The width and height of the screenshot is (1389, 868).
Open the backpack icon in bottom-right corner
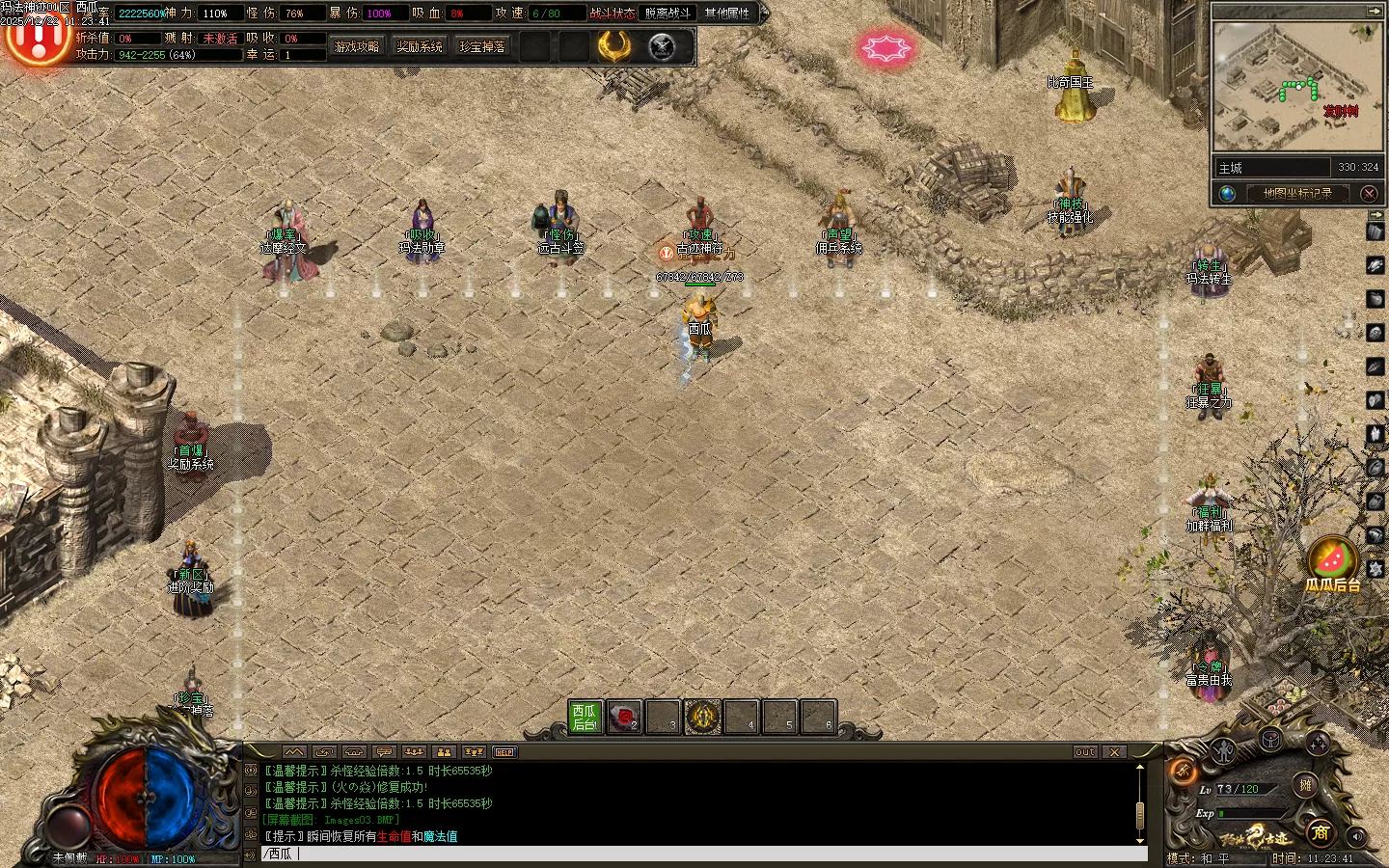click(1268, 741)
